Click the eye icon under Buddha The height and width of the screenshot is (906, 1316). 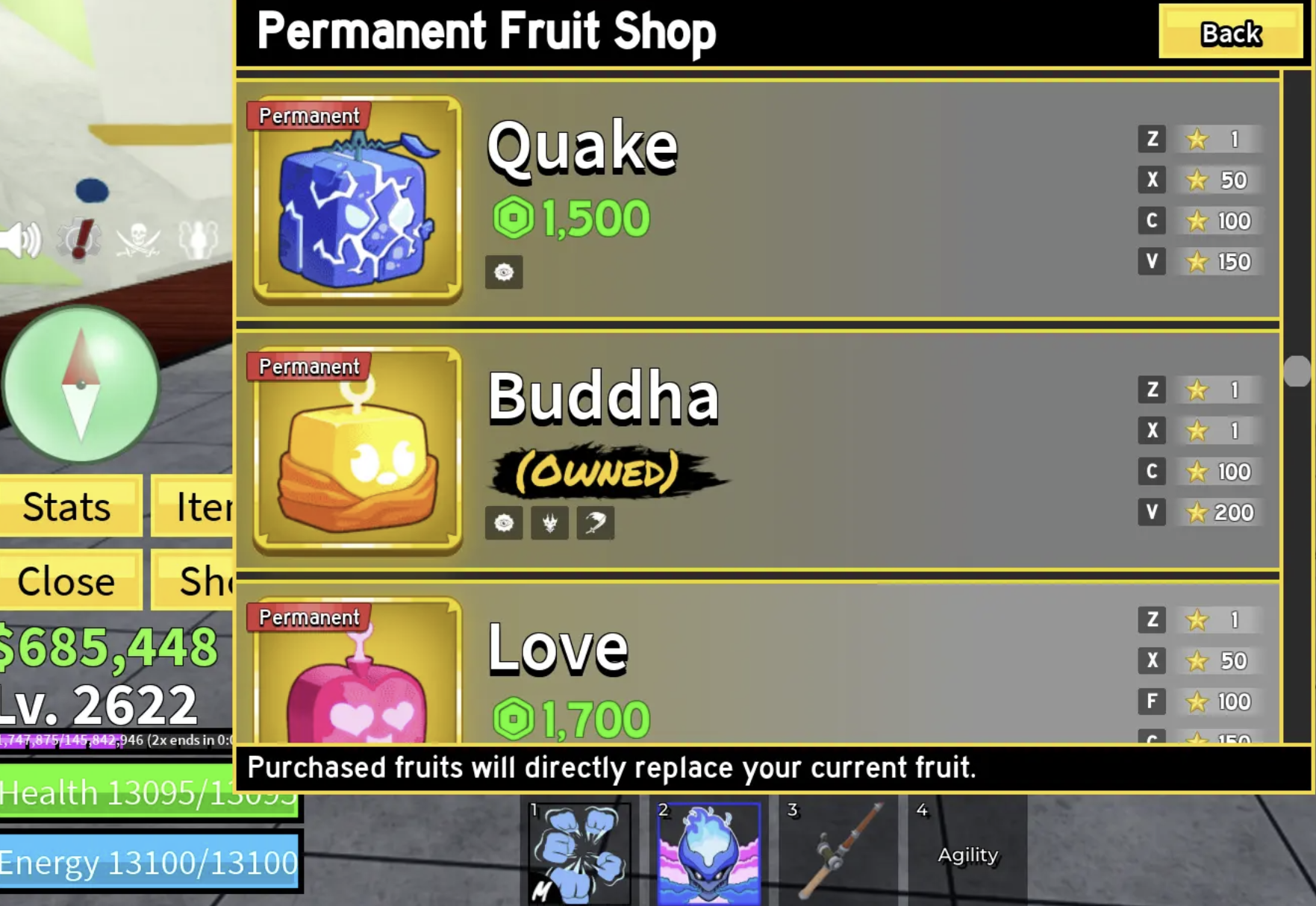point(505,522)
